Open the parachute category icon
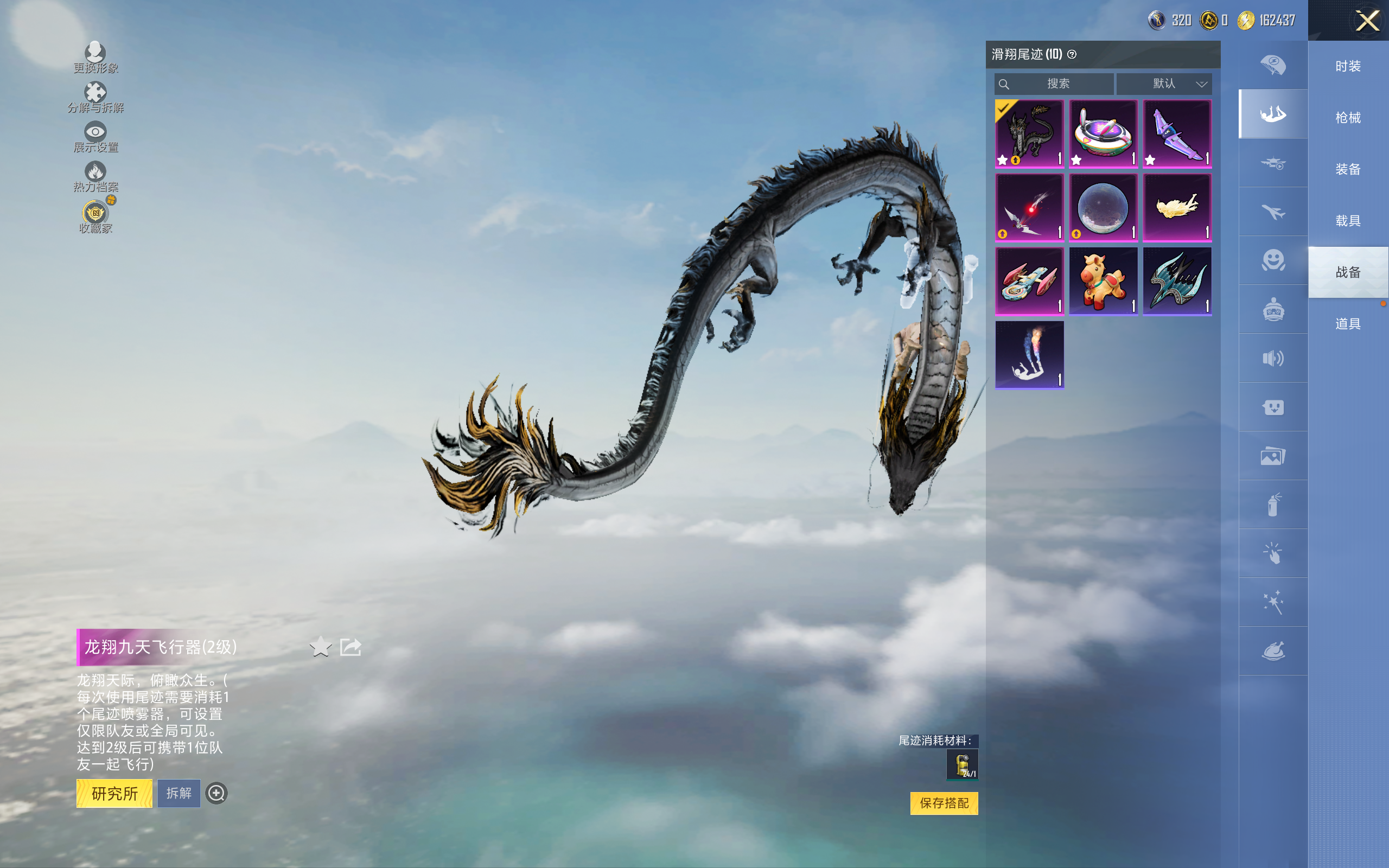Viewport: 1389px width, 868px height. [1272, 65]
